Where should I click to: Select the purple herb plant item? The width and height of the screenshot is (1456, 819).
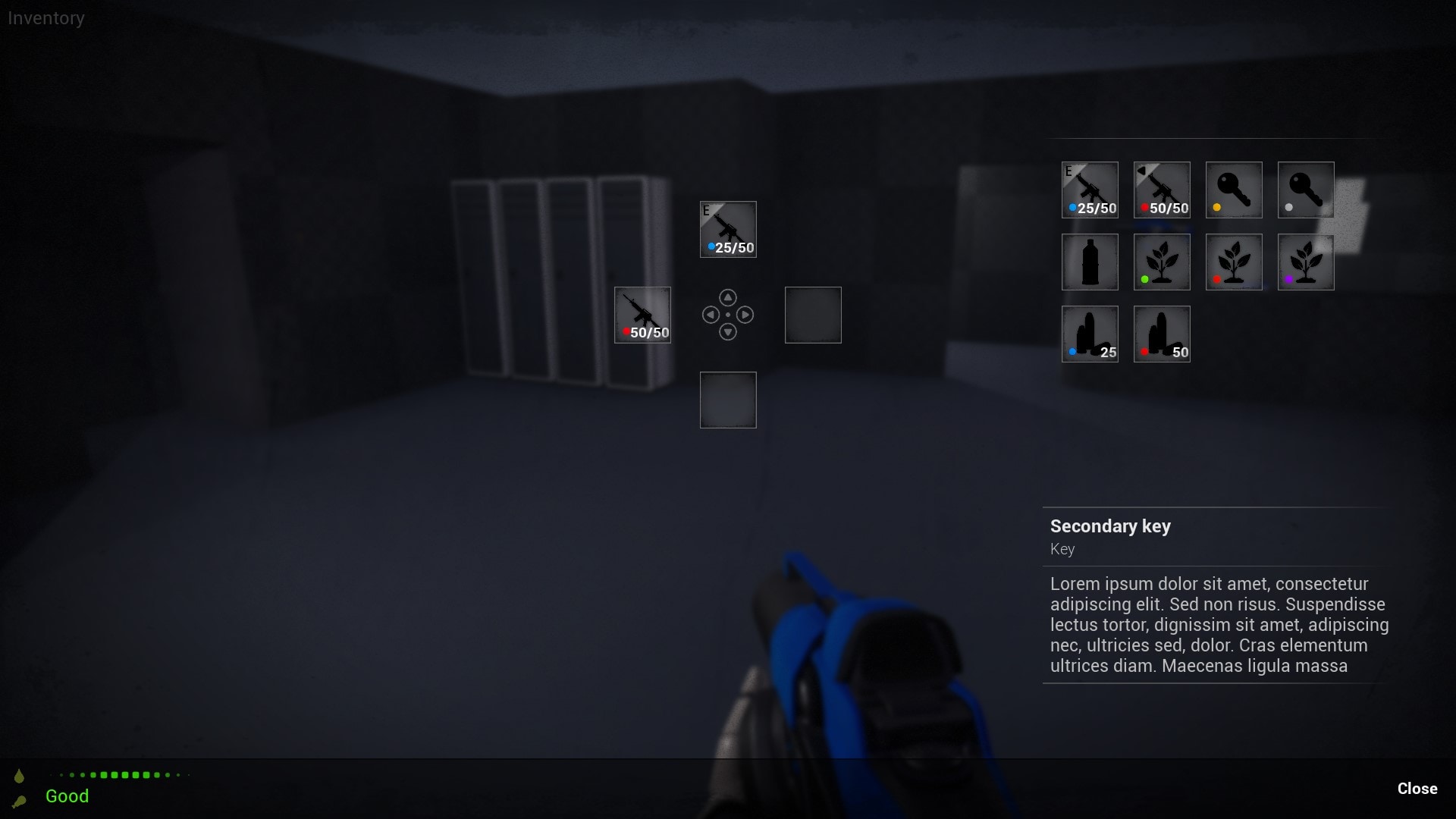(x=1305, y=262)
